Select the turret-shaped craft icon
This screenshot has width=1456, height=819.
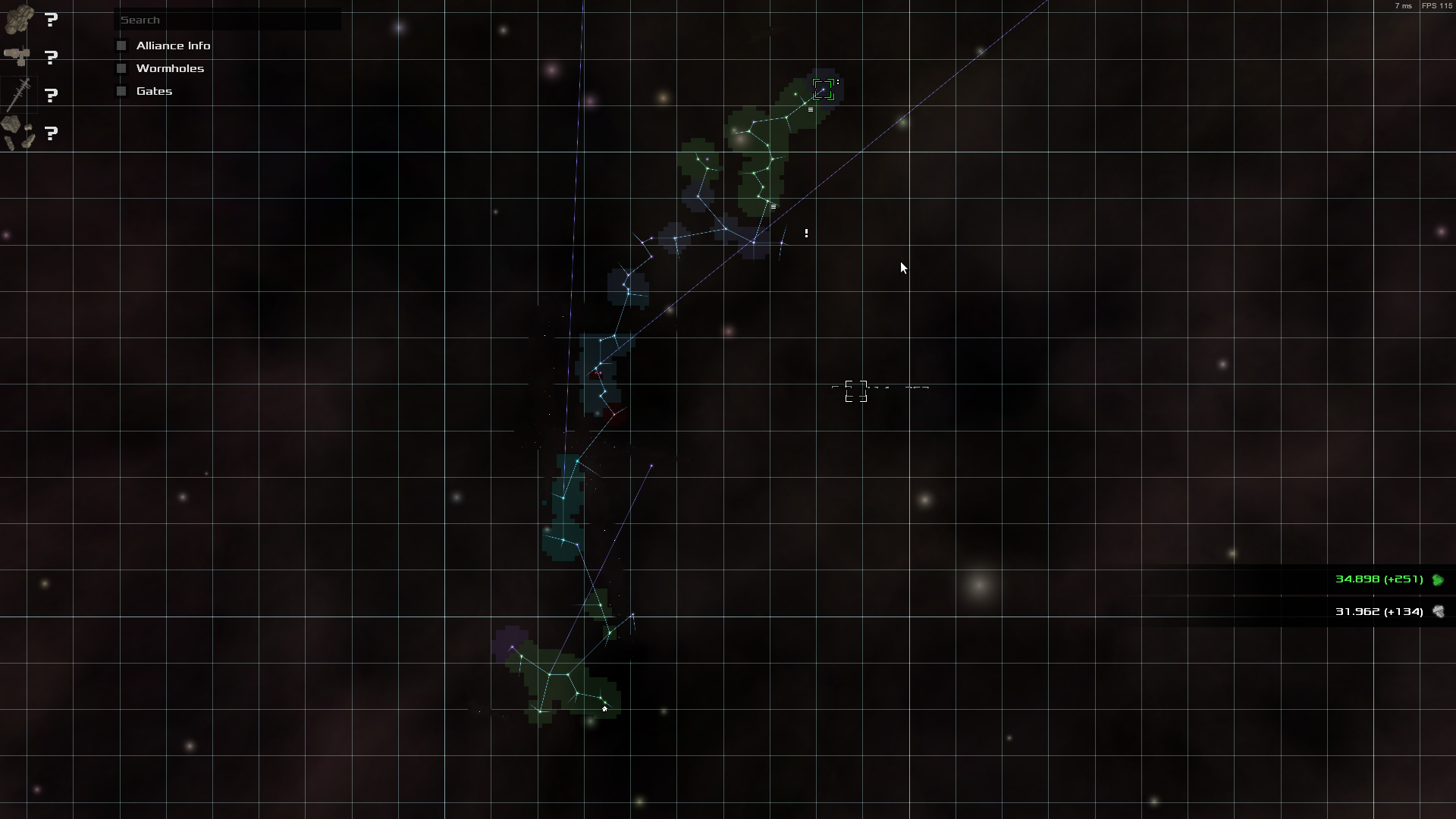pos(17,57)
